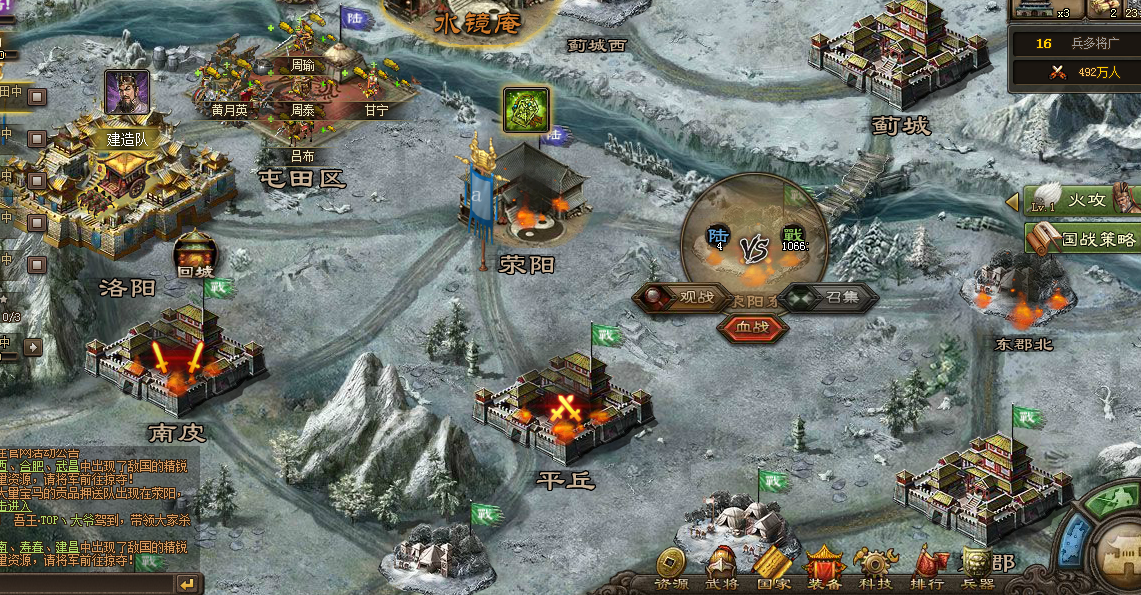Open the 武将 generals menu
Image resolution: width=1141 pixels, height=595 pixels.
coord(720,568)
